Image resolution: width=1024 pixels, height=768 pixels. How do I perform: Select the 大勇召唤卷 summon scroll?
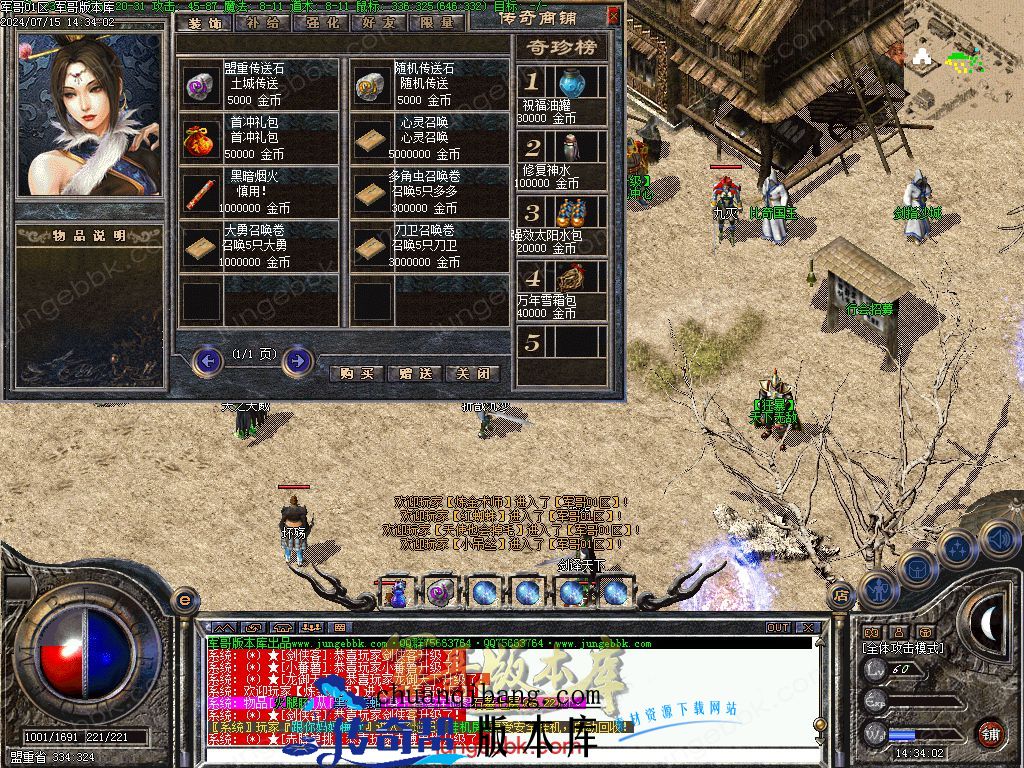coord(198,247)
